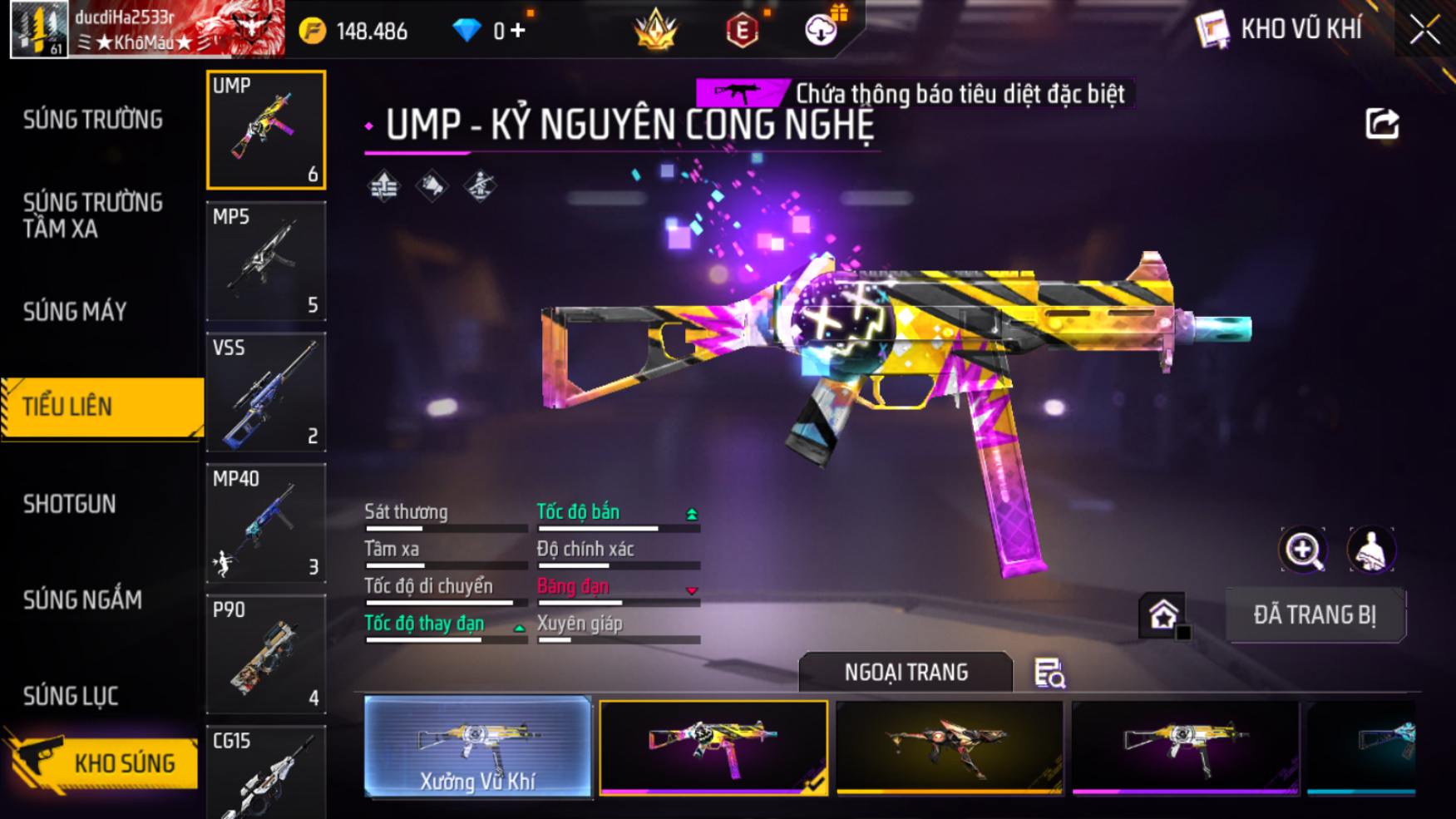Select the Shotgun category

coord(70,504)
